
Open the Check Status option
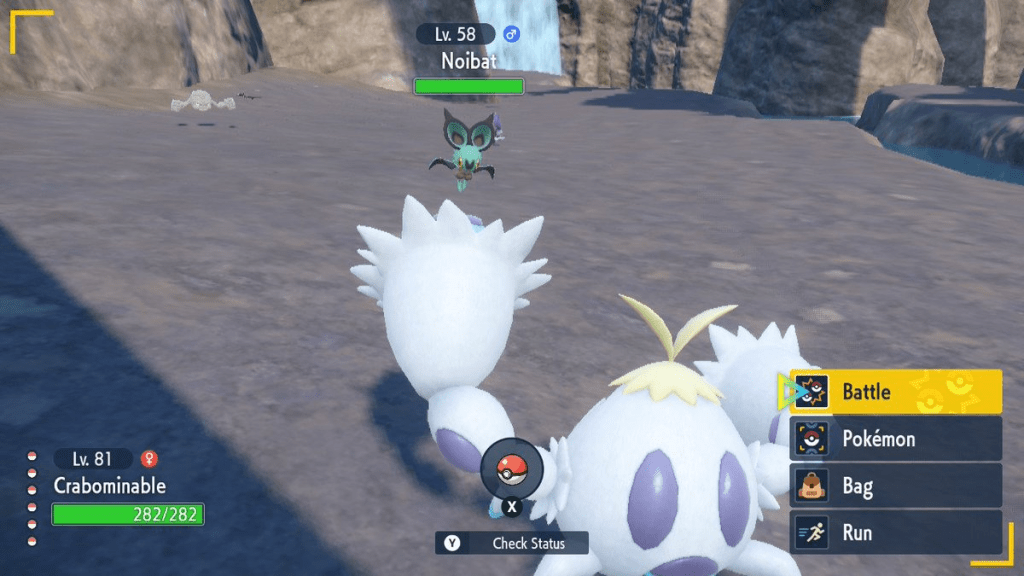point(512,543)
